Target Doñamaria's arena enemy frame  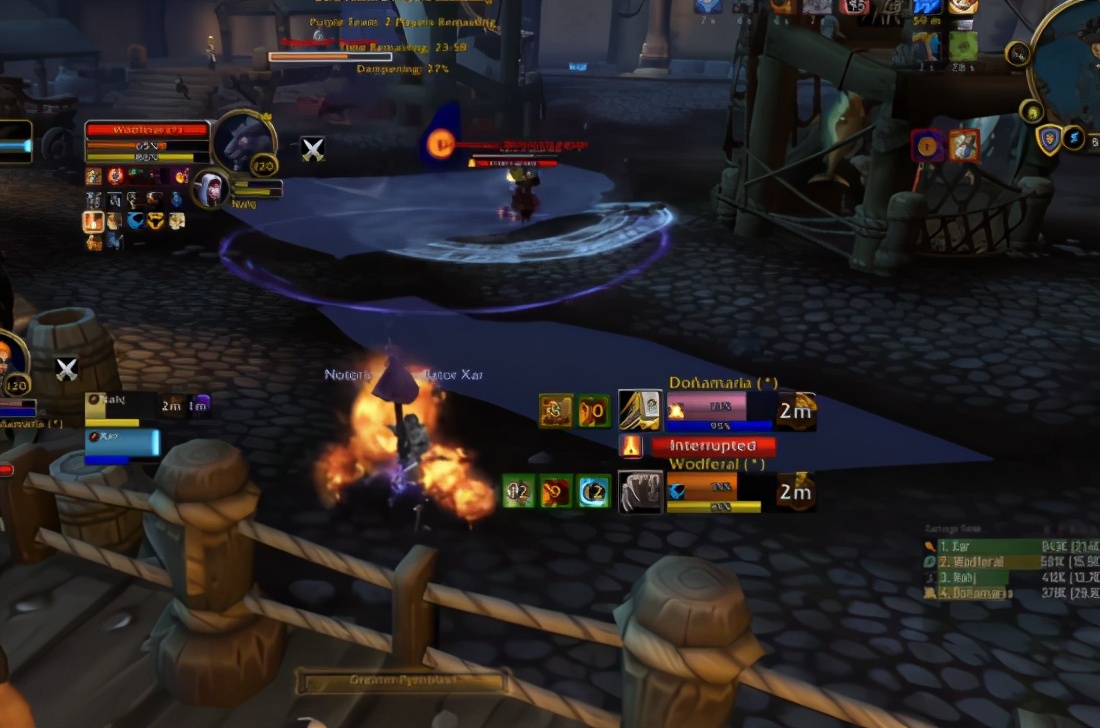click(708, 409)
